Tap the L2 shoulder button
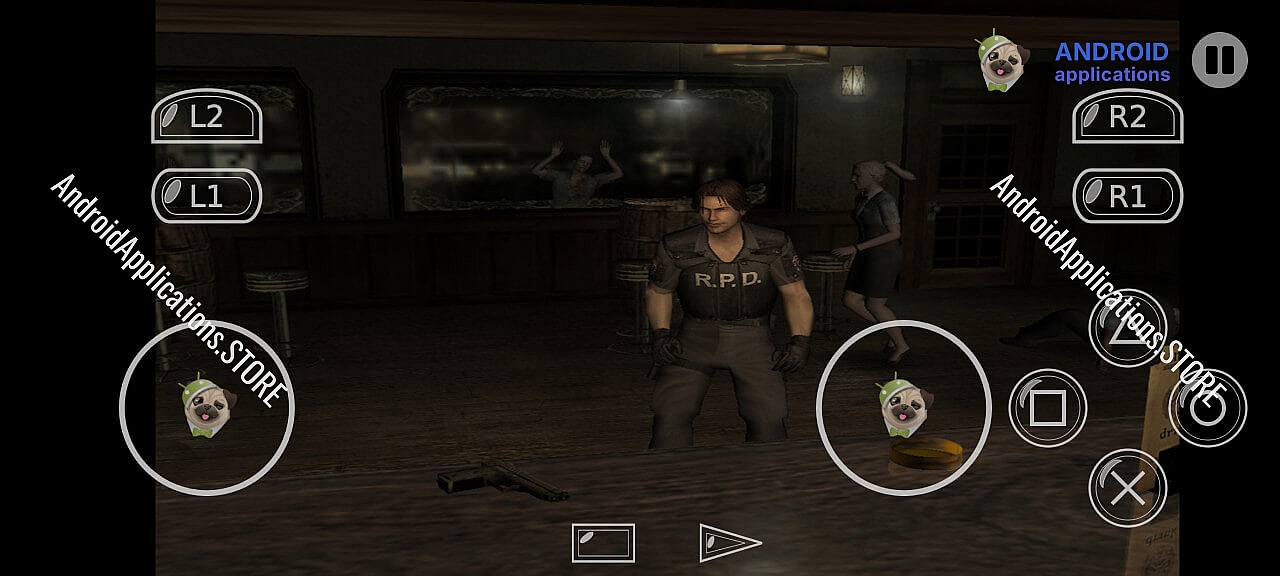This screenshot has height=576, width=1280. pos(206,117)
